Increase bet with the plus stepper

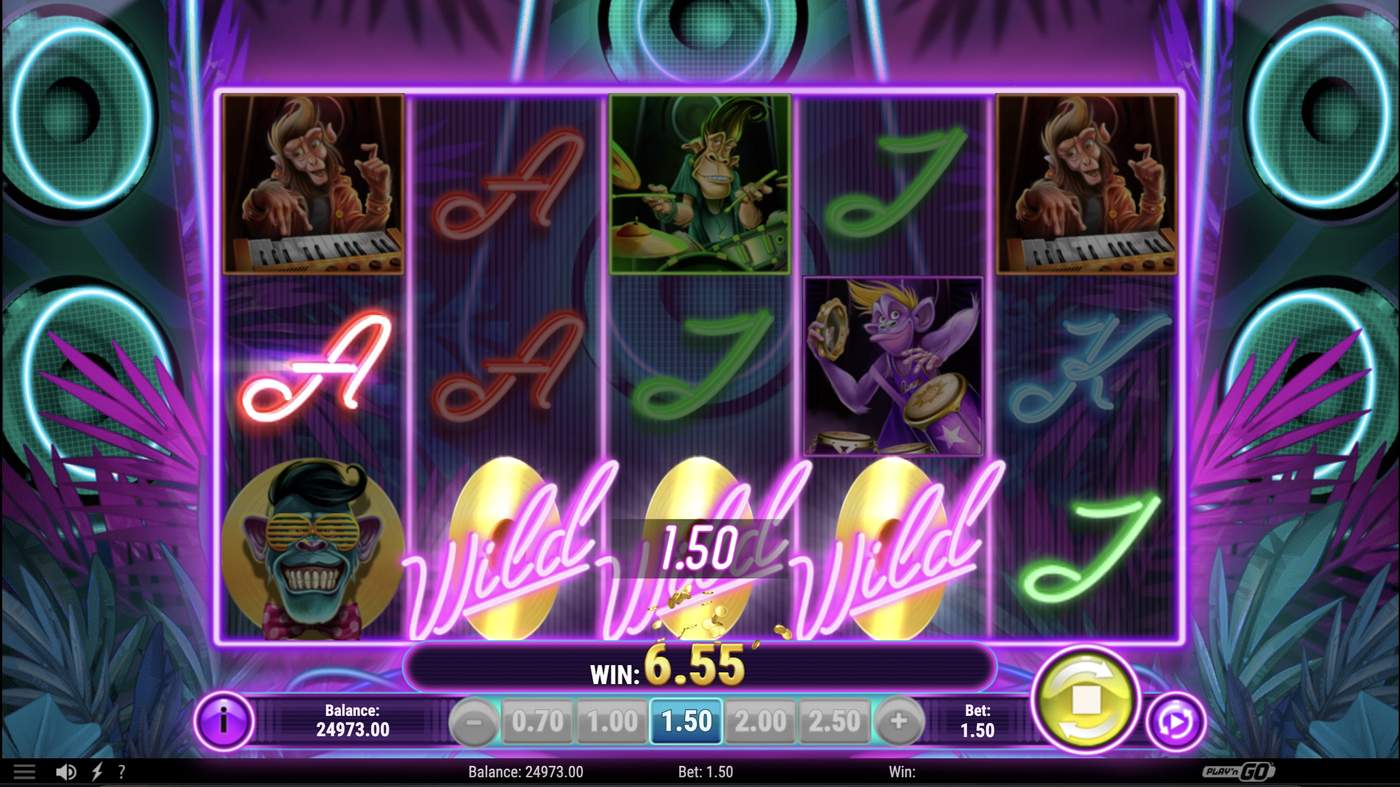[898, 719]
